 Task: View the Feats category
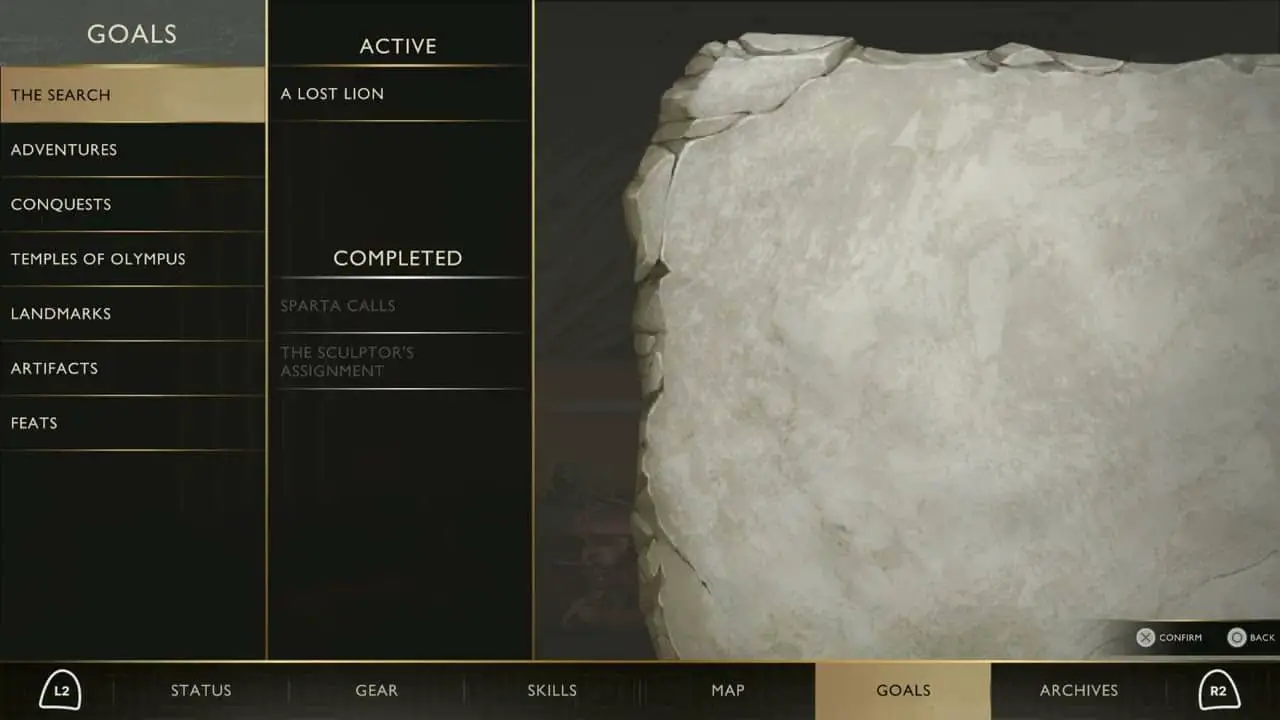[x=132, y=423]
